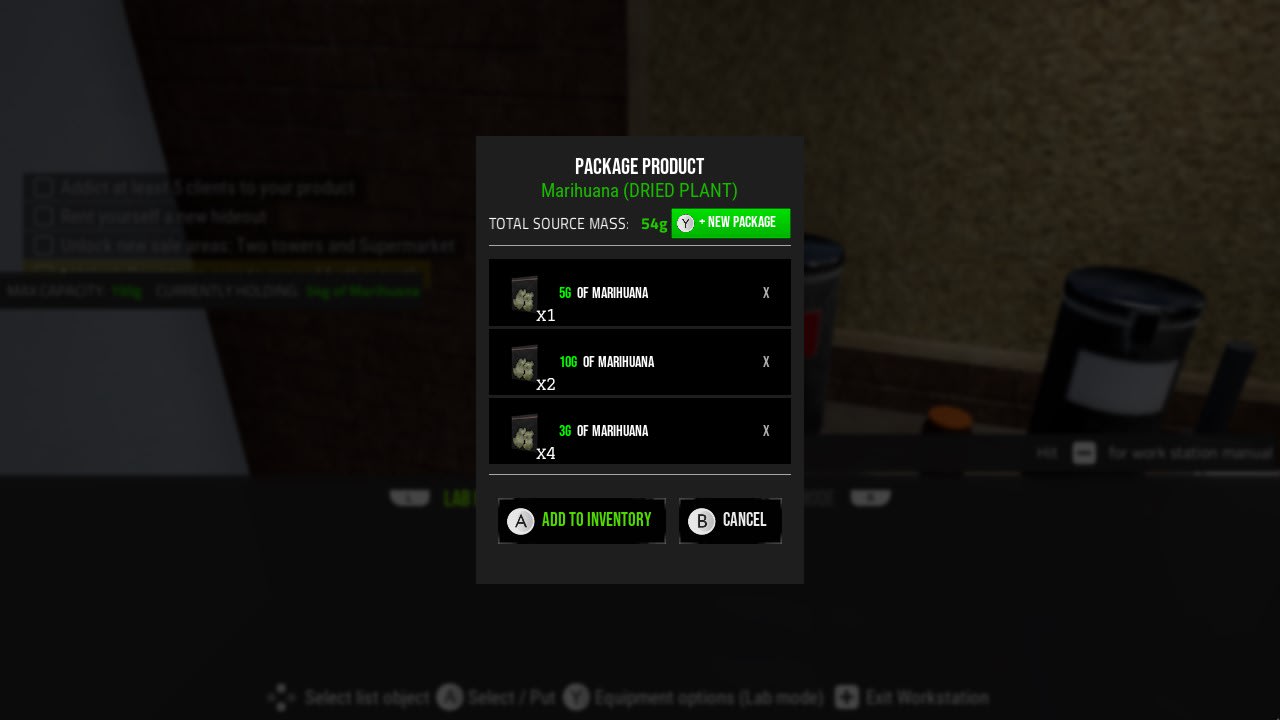1280x720 pixels.
Task: Remove the 3g Marihuana package with its X
Action: point(766,431)
